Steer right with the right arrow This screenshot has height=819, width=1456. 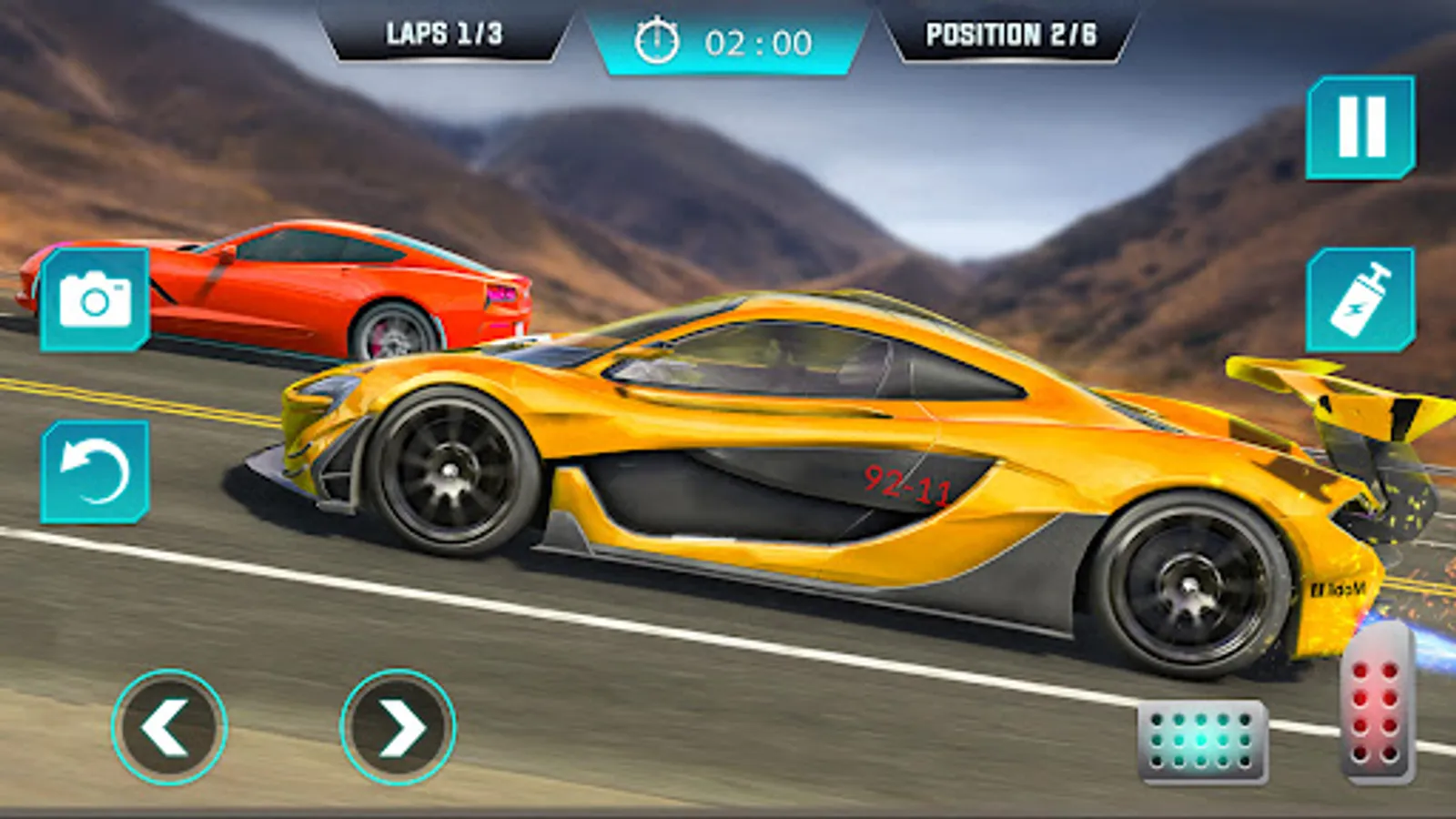[398, 727]
